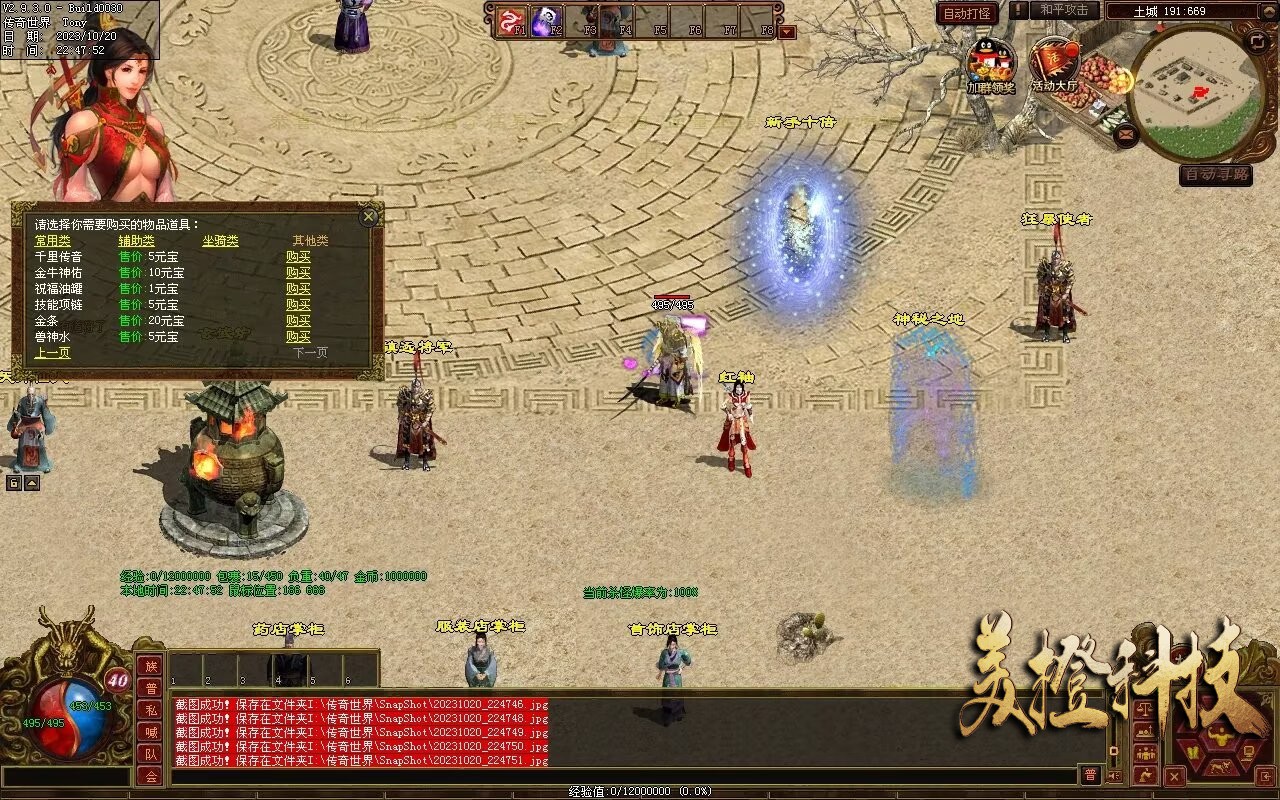Viewport: 1280px width, 800px height.
Task: Go to the previous page (上一页)
Action: [x=53, y=353]
